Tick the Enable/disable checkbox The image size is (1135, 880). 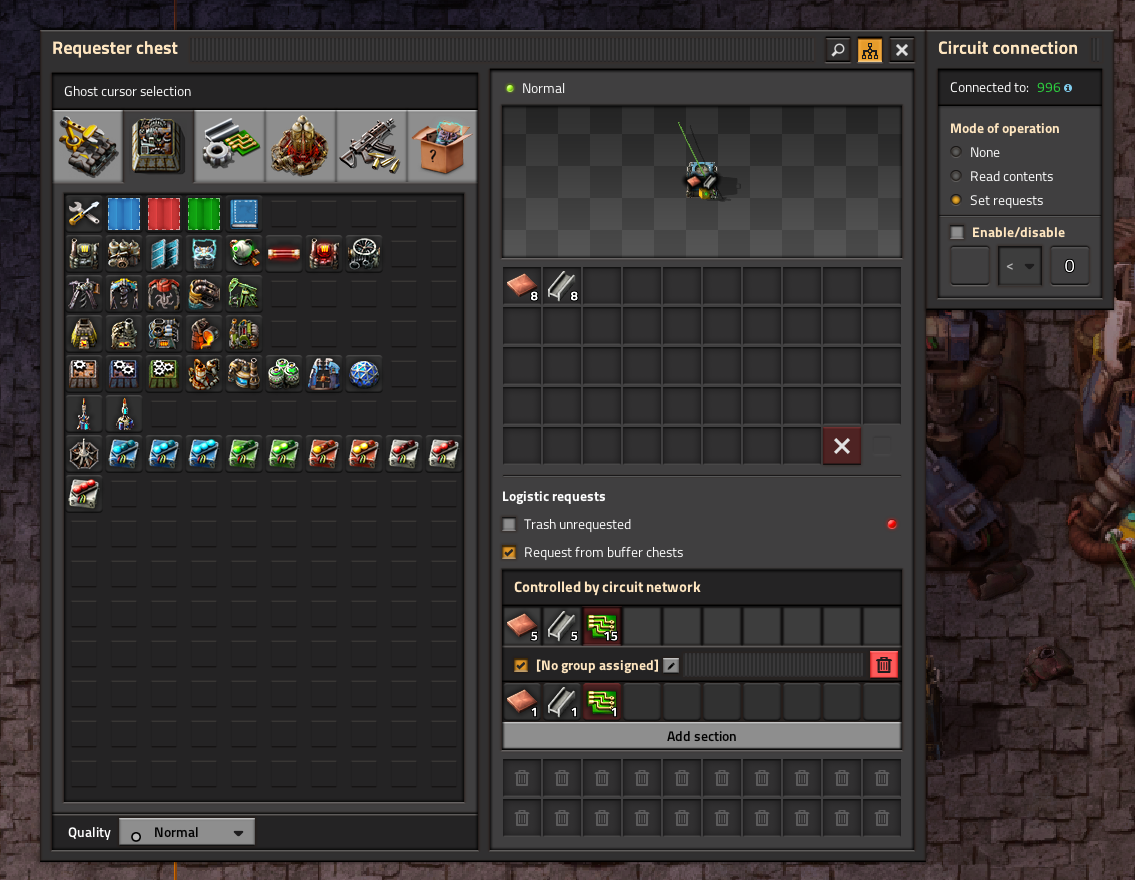pos(957,232)
